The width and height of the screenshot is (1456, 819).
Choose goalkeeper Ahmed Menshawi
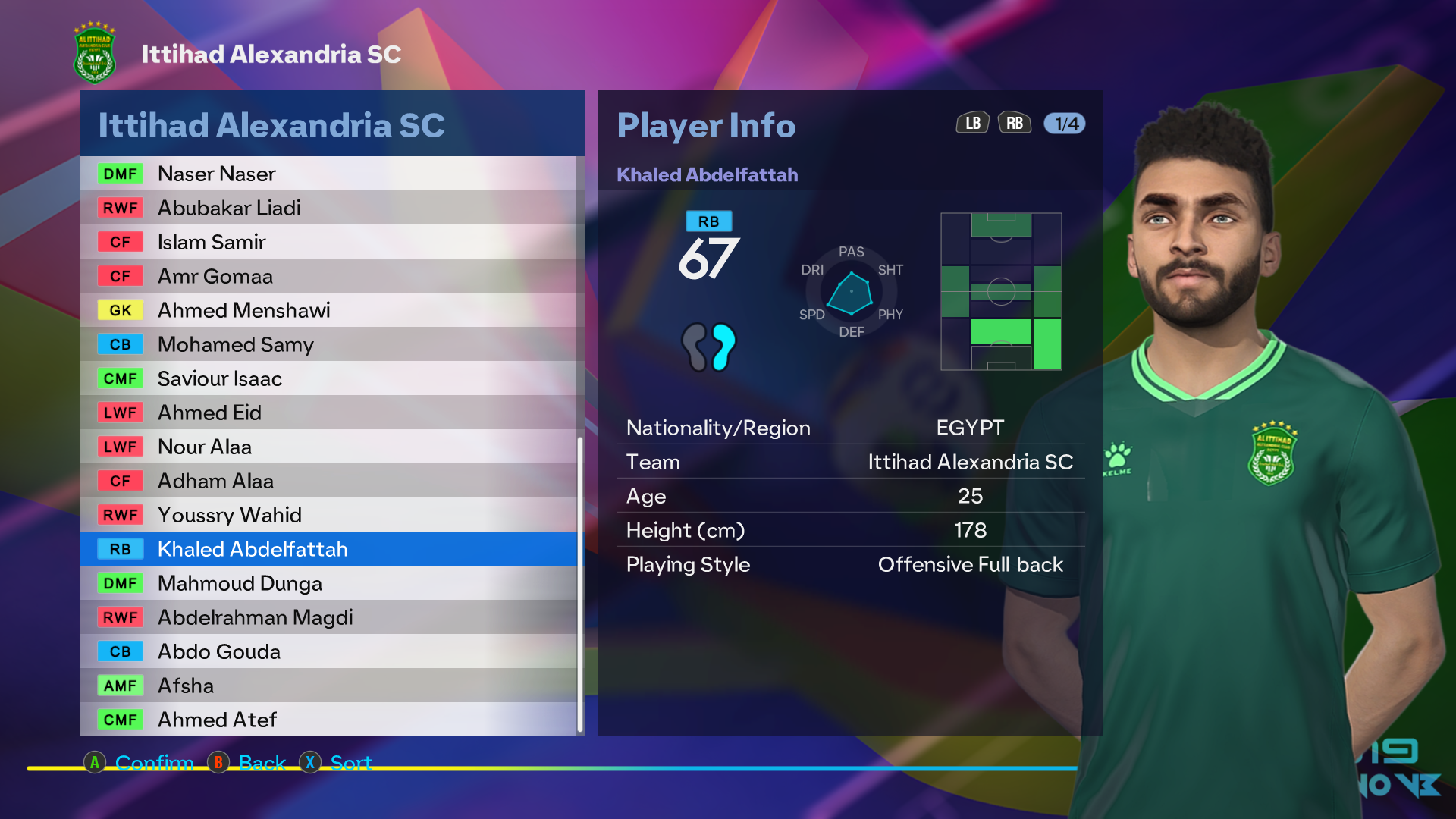click(328, 310)
